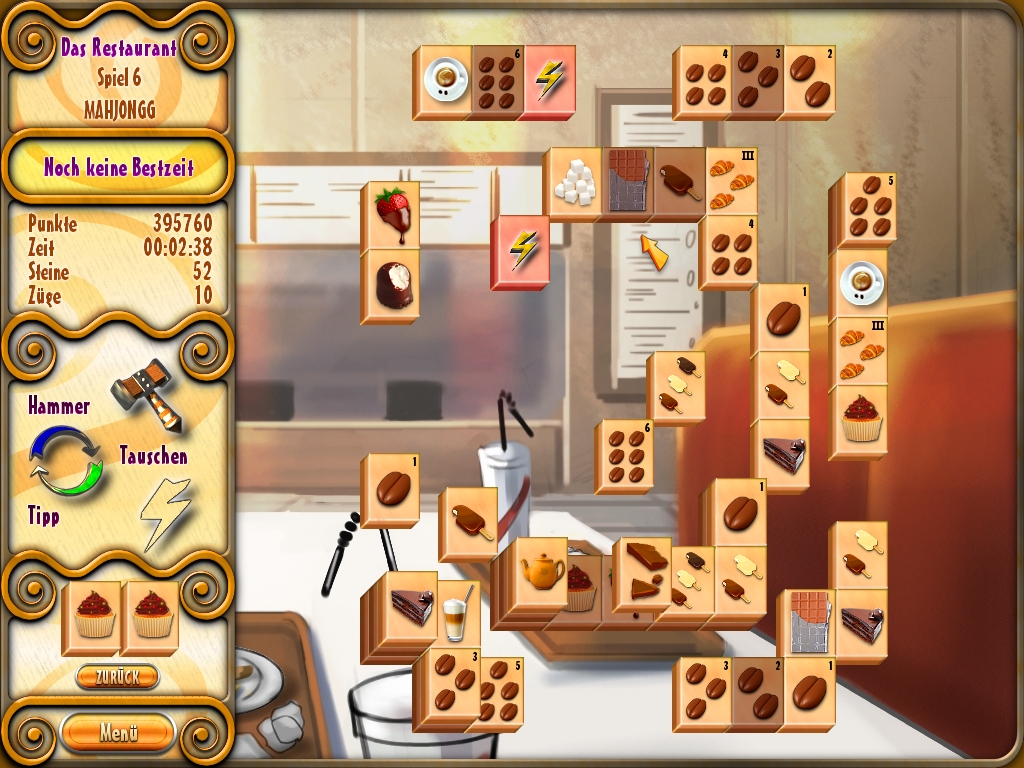Viewport: 1024px width, 768px height.
Task: Click the Zurück undo button
Action: pyautogui.click(x=118, y=677)
